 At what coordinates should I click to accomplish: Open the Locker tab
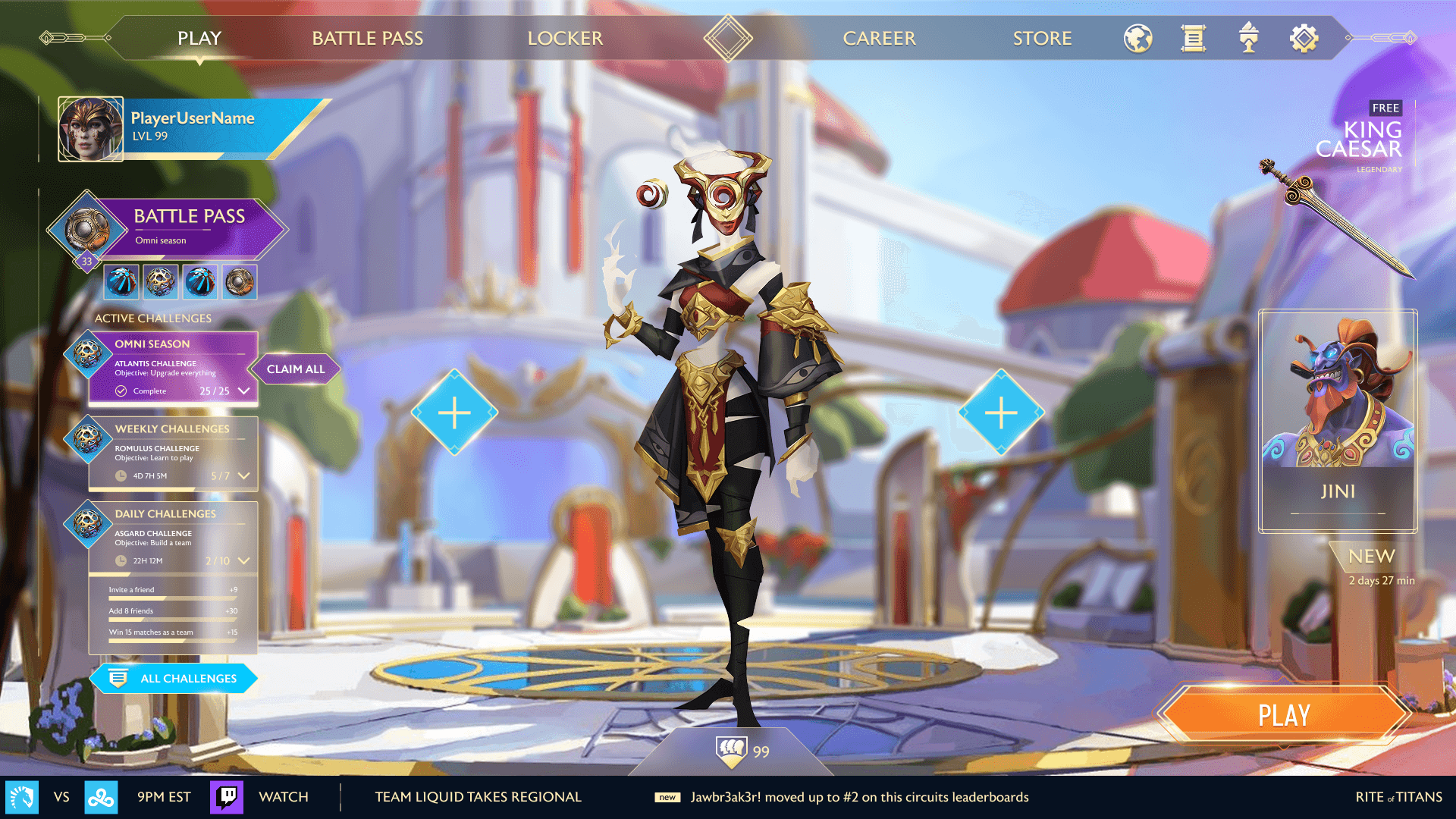565,38
